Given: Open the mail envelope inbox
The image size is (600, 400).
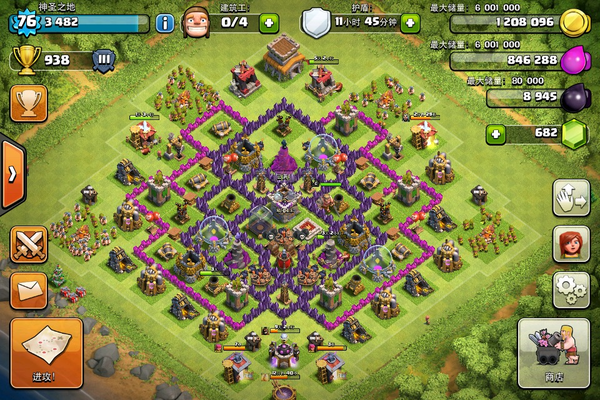Looking at the screenshot, I should [29, 292].
